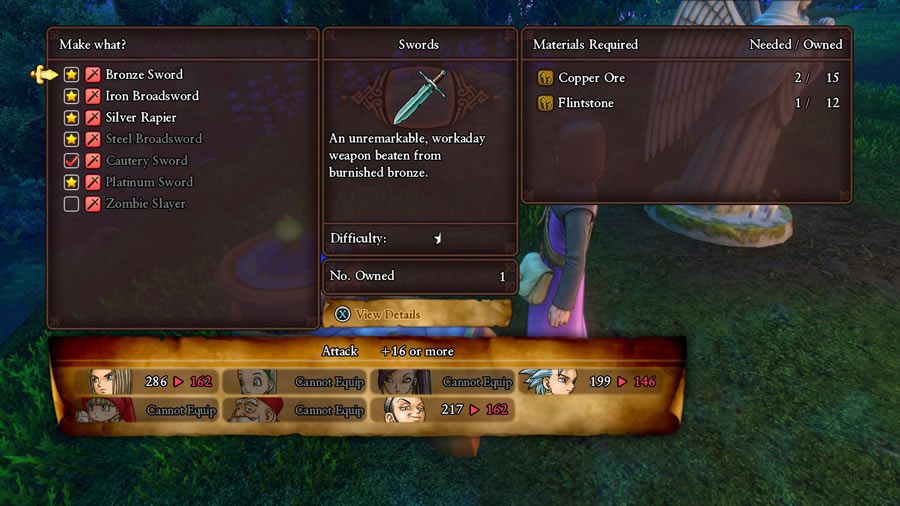This screenshot has height=506, width=900.
Task: Select Bronze Sword in the recipe list
Action: pos(144,75)
